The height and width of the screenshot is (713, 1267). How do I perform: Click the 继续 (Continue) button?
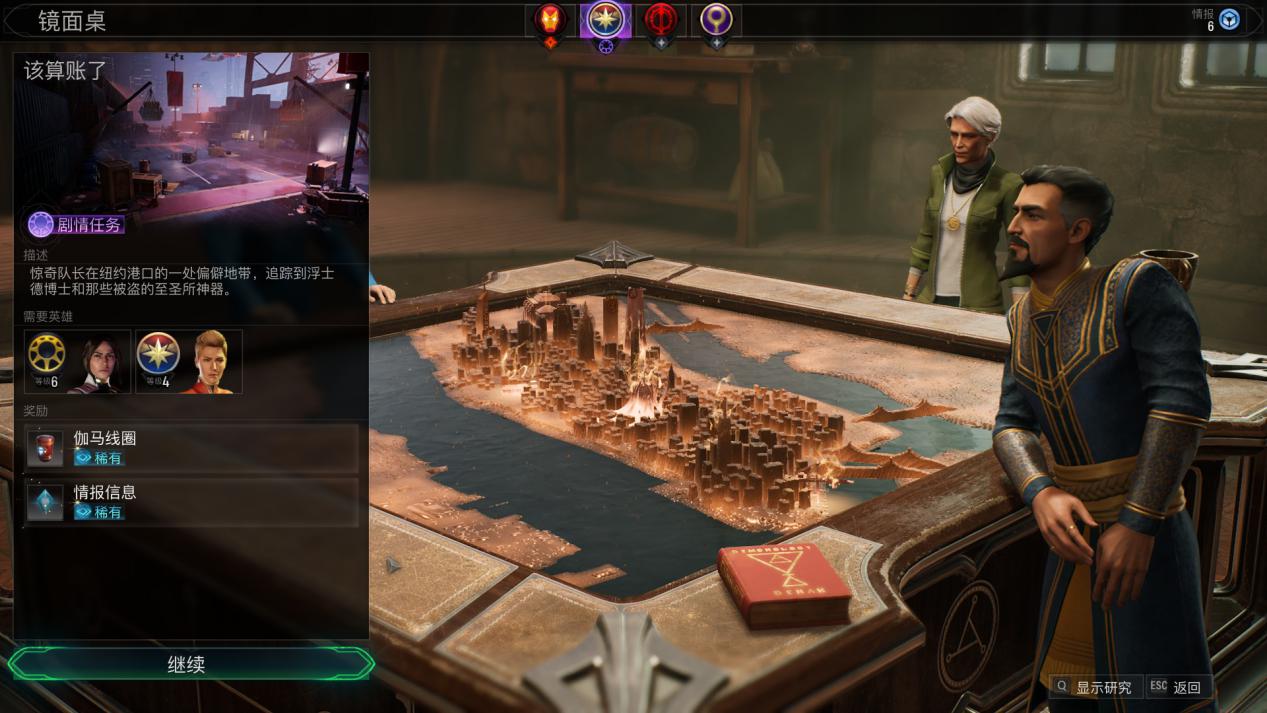point(187,664)
